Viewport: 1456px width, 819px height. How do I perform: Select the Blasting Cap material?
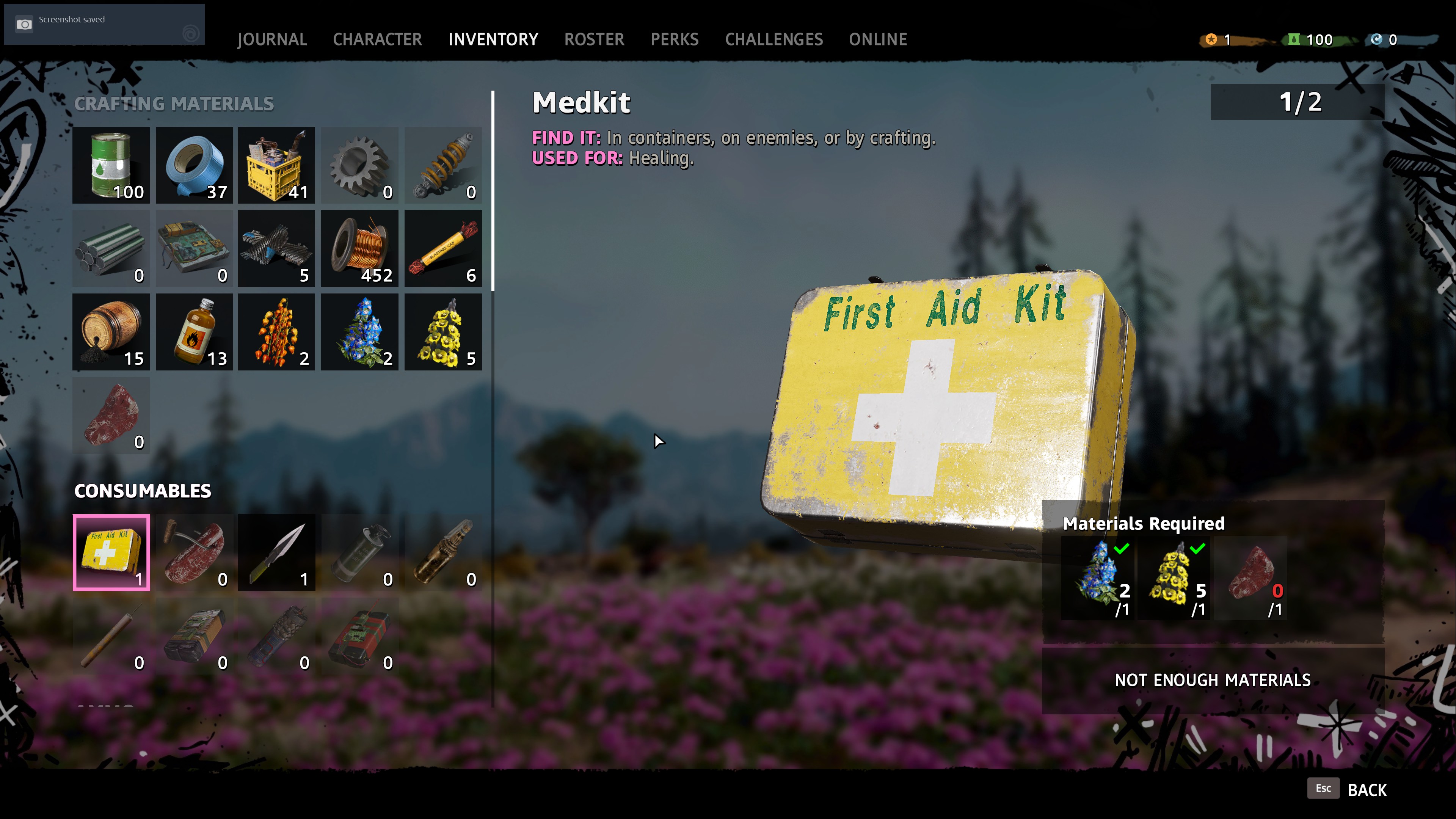(442, 248)
